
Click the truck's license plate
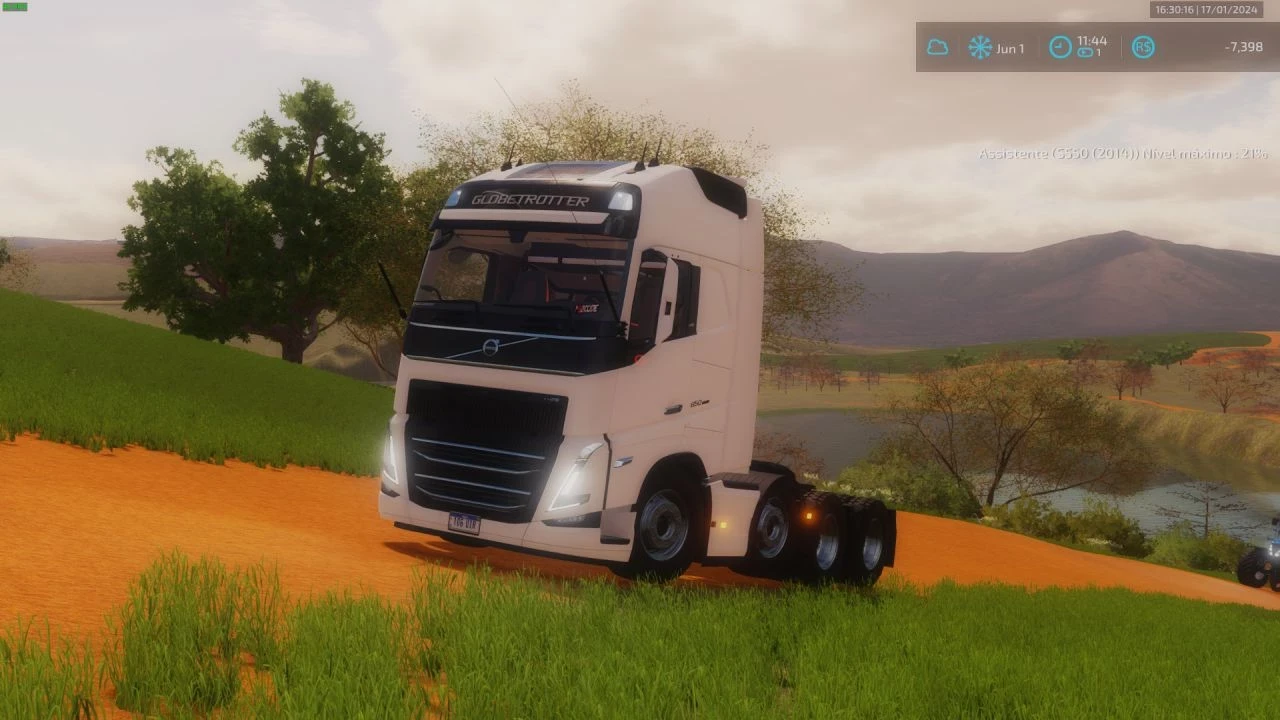point(463,519)
